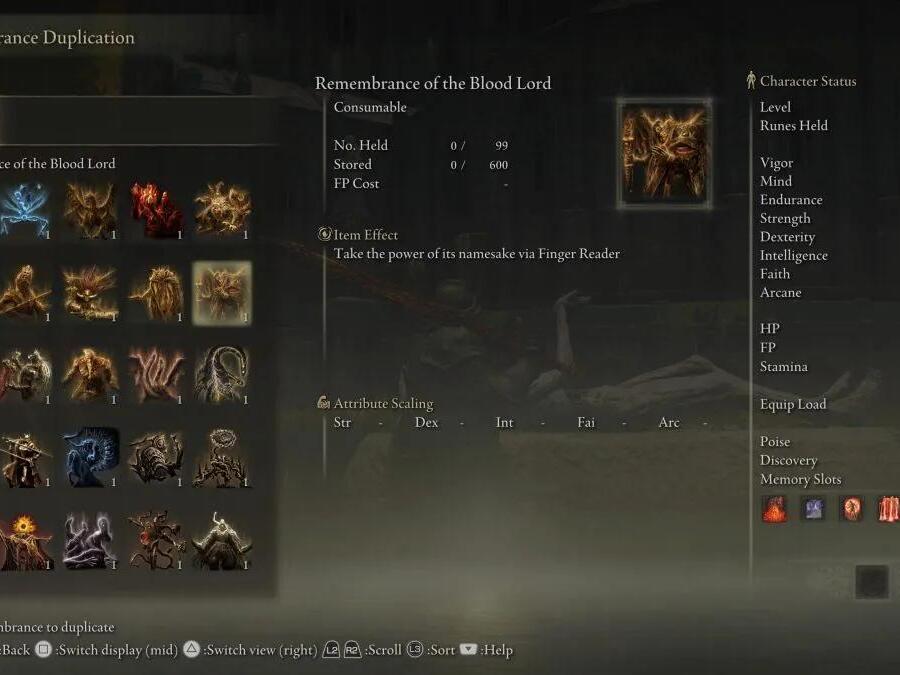
Task: Select the horned bull-like beast remembrance
Action: (221, 541)
